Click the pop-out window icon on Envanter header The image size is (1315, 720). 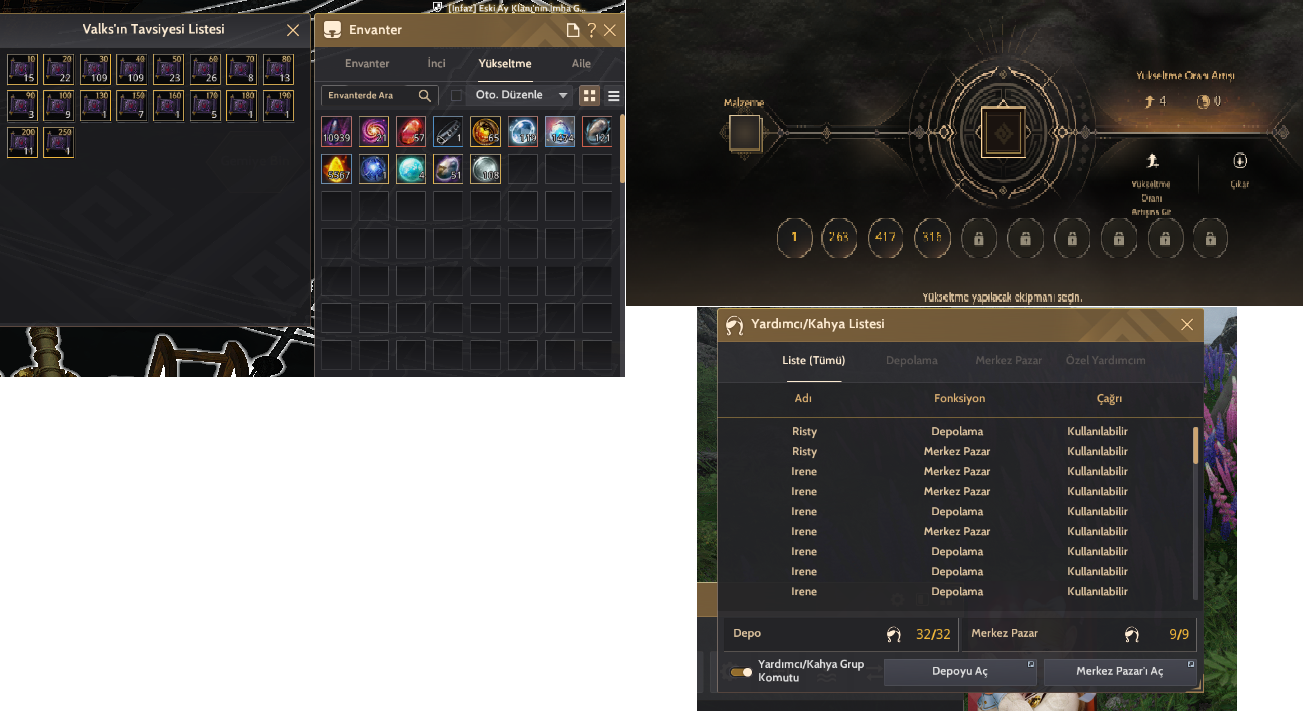click(x=573, y=30)
